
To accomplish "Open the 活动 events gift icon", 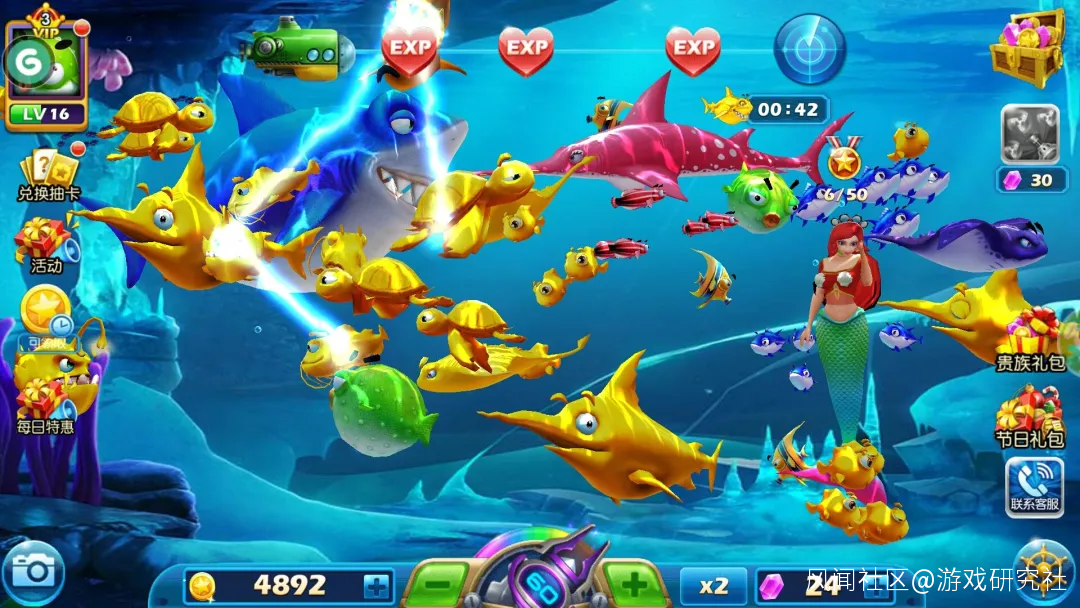I will point(45,245).
